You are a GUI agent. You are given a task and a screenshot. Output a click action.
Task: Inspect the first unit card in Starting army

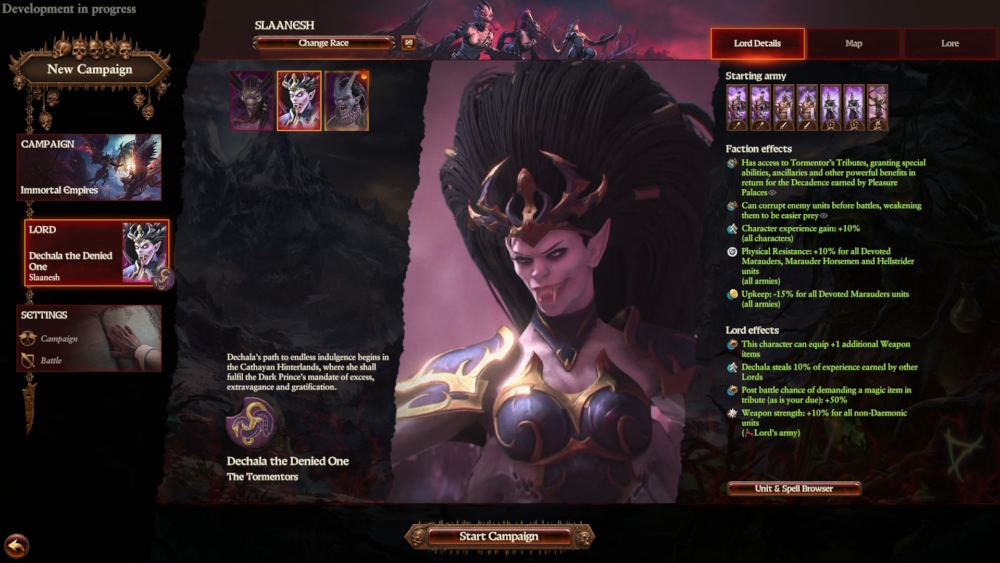pos(737,108)
